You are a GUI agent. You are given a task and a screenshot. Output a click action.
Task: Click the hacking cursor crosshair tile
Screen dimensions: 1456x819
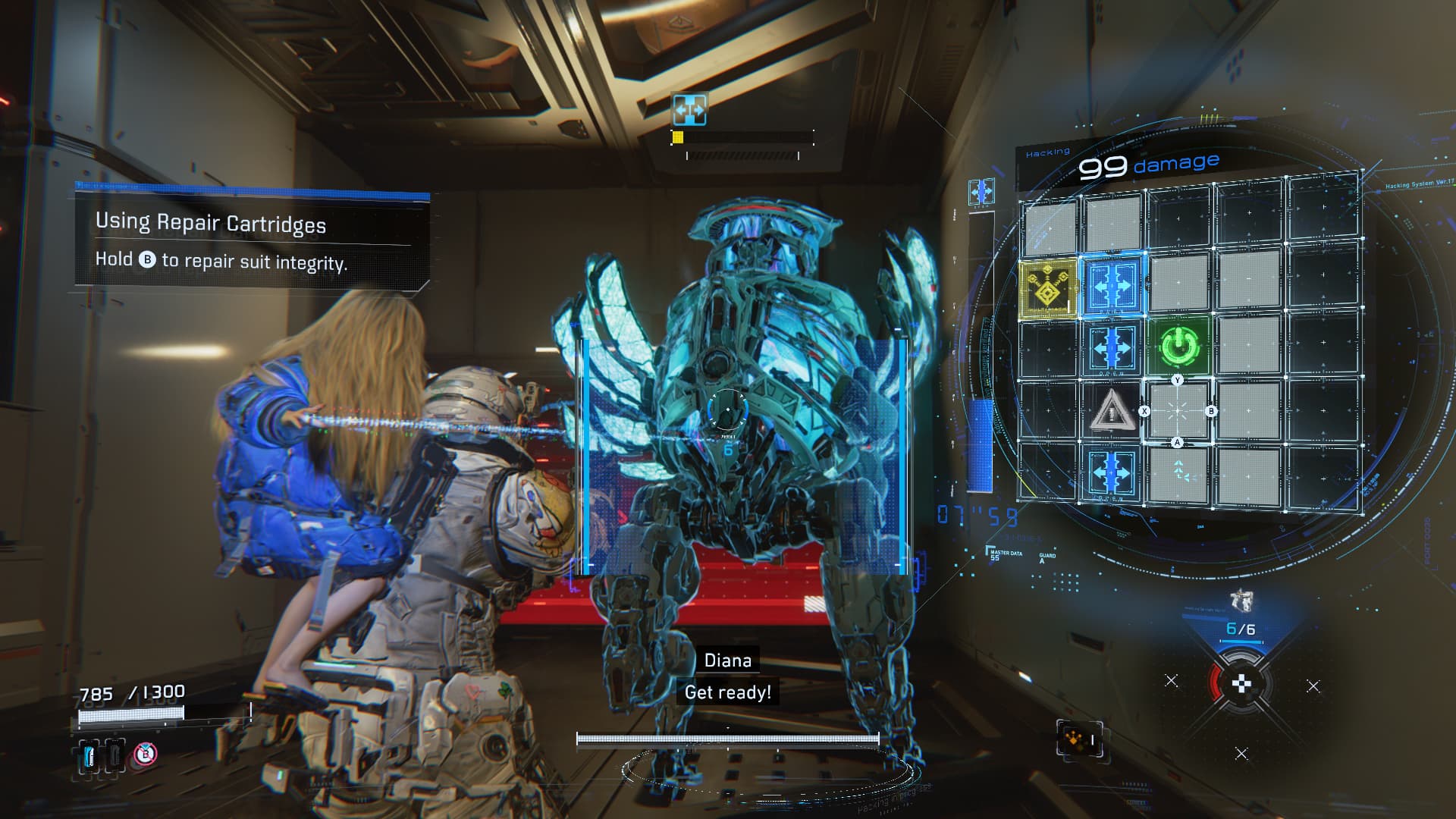1177,411
